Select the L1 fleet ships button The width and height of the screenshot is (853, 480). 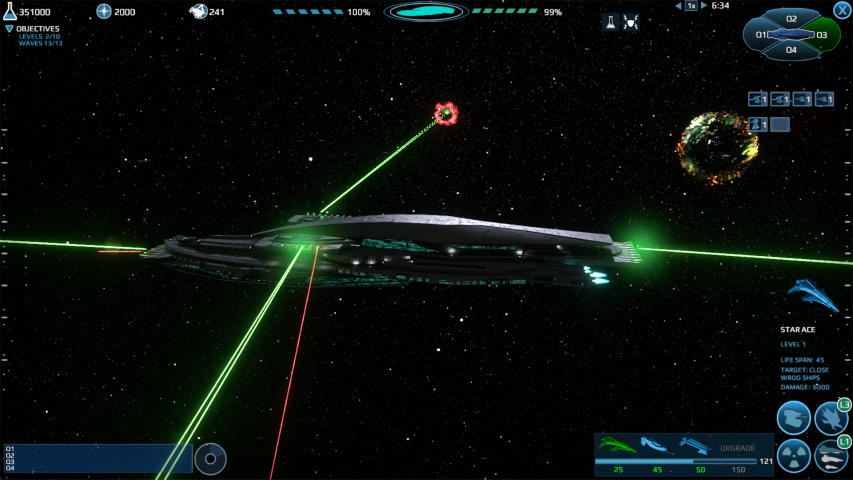point(831,456)
